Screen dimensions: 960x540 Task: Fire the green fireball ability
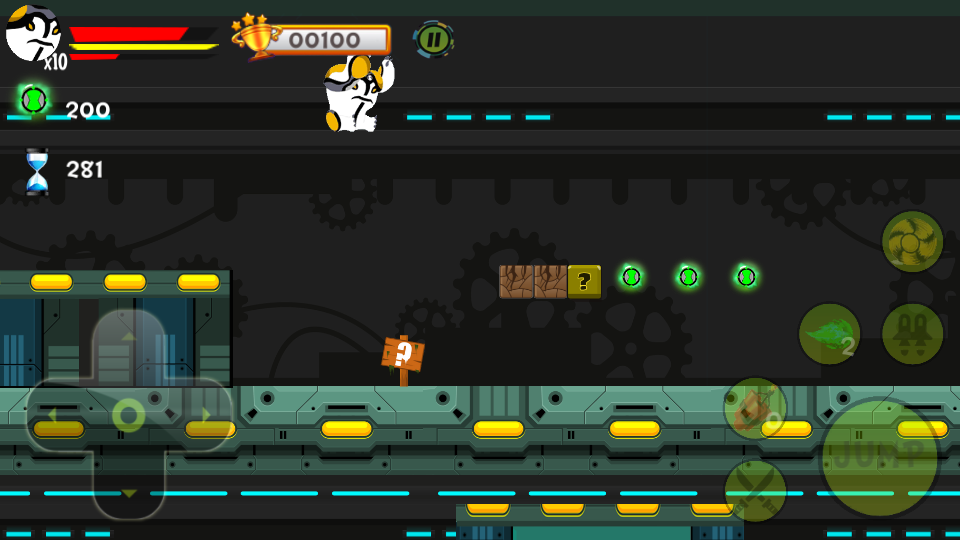pos(829,334)
